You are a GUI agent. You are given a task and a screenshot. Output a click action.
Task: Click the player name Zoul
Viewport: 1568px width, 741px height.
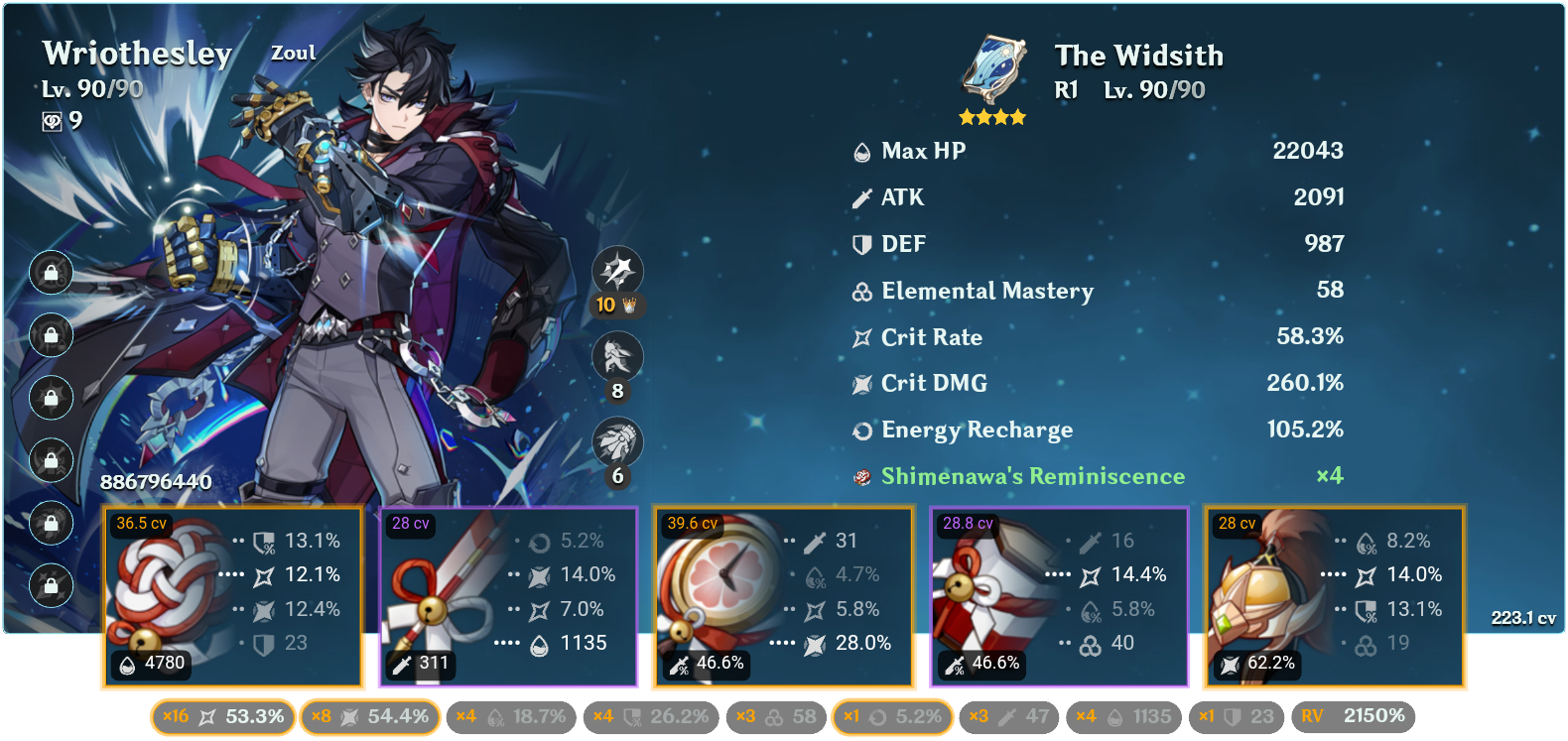[293, 53]
